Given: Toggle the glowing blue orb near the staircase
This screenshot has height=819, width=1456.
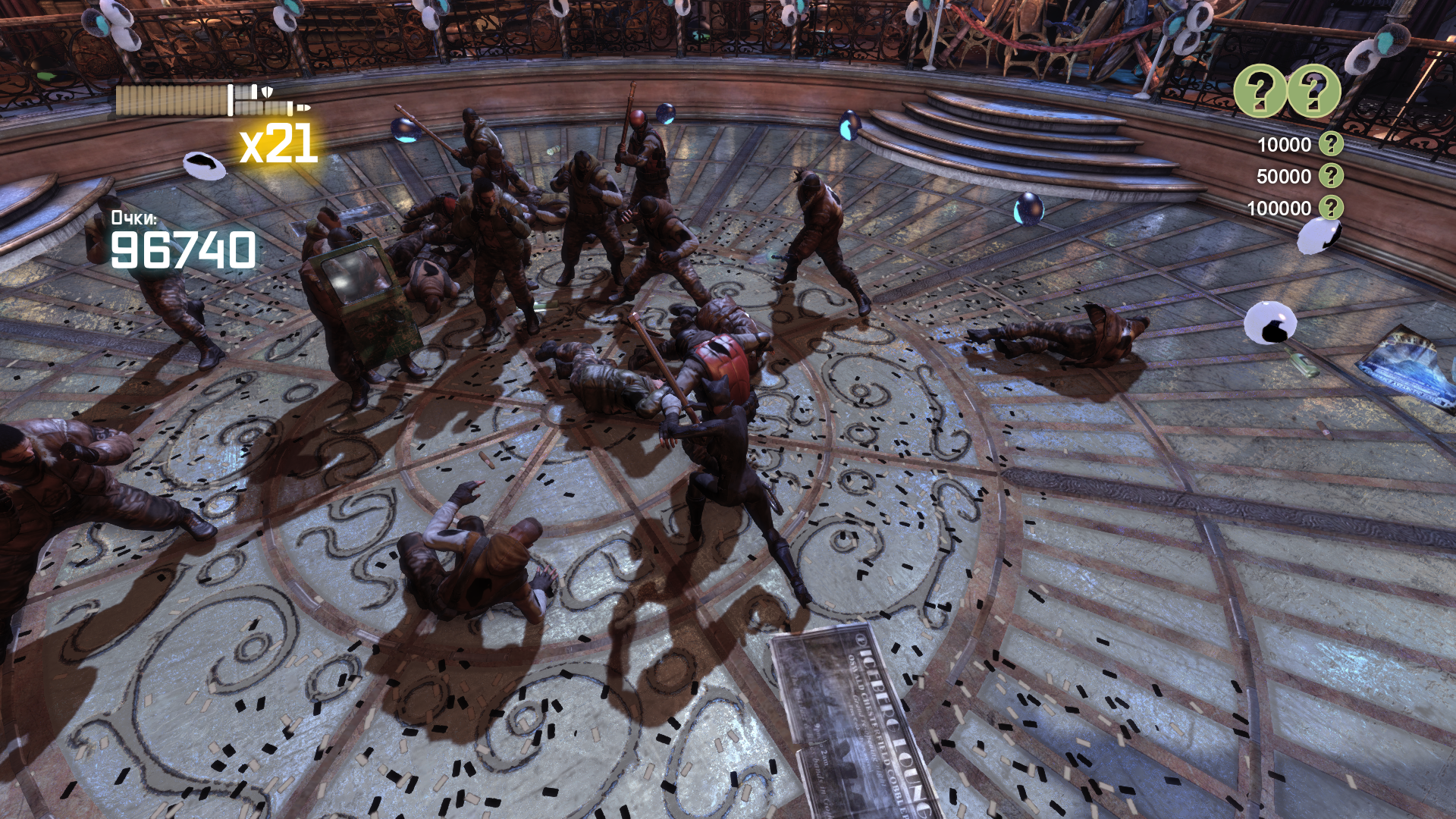Looking at the screenshot, I should [849, 124].
